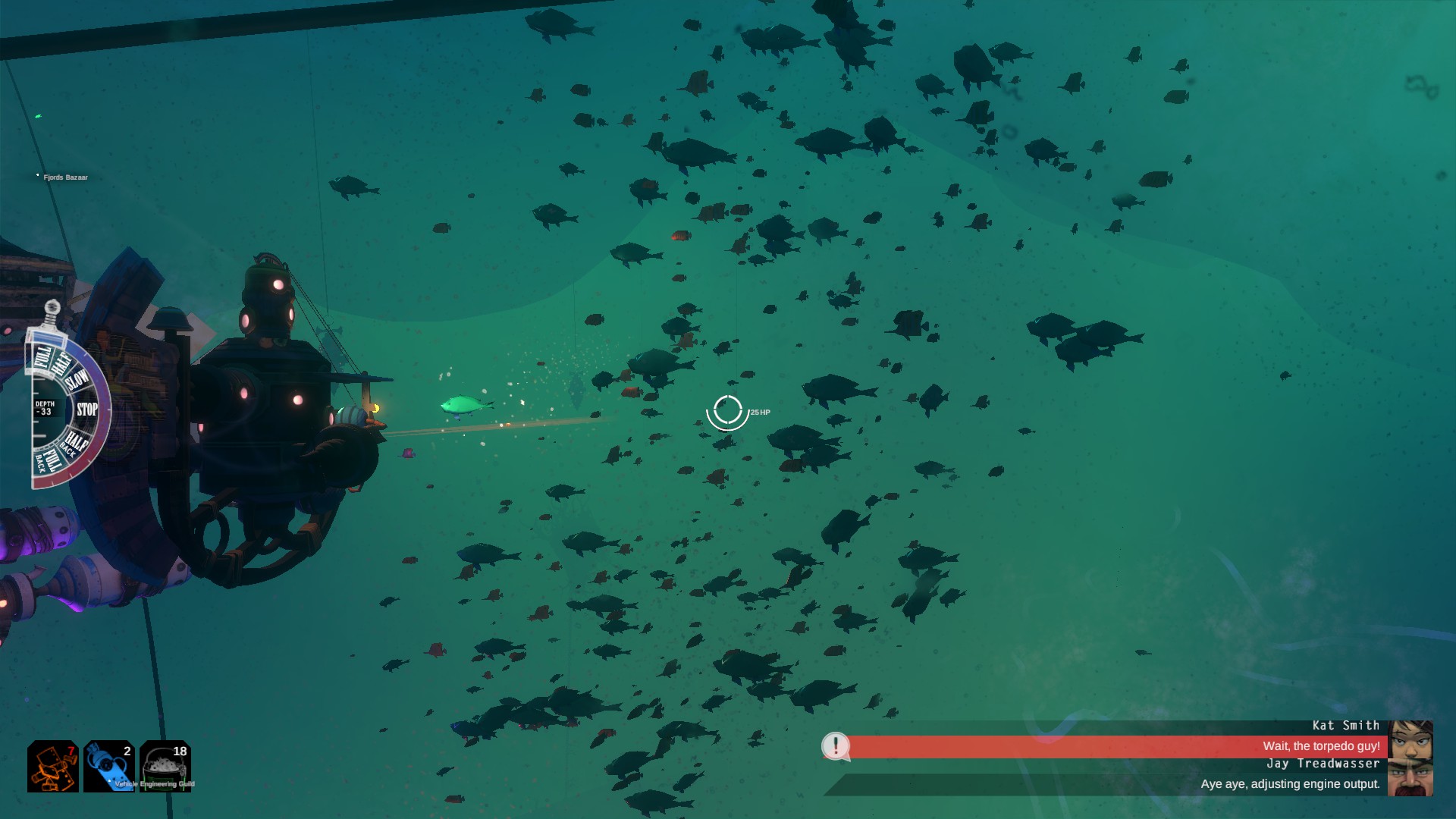Click the Fjords Bazaar waypoint marker

[x=37, y=176]
